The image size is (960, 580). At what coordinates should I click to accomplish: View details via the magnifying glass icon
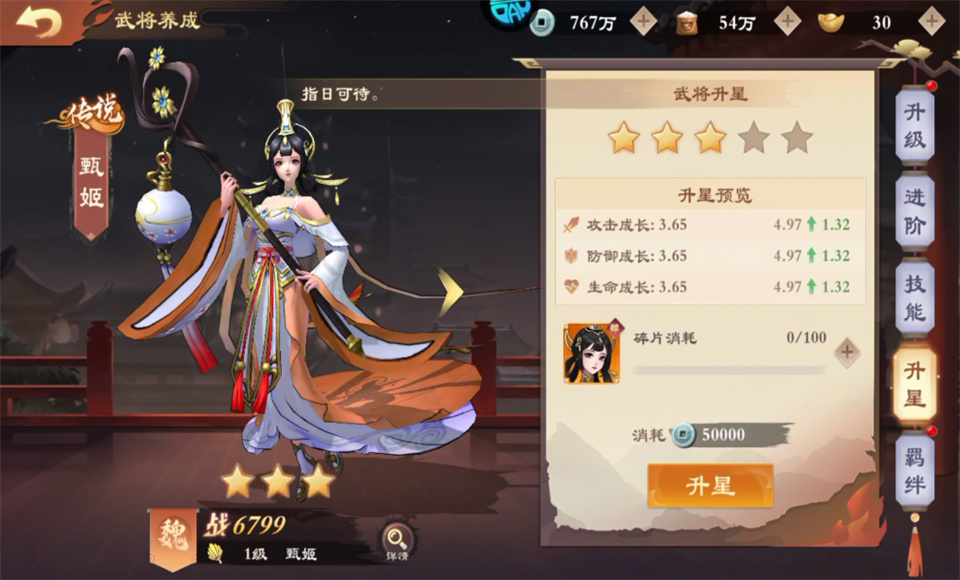(397, 539)
